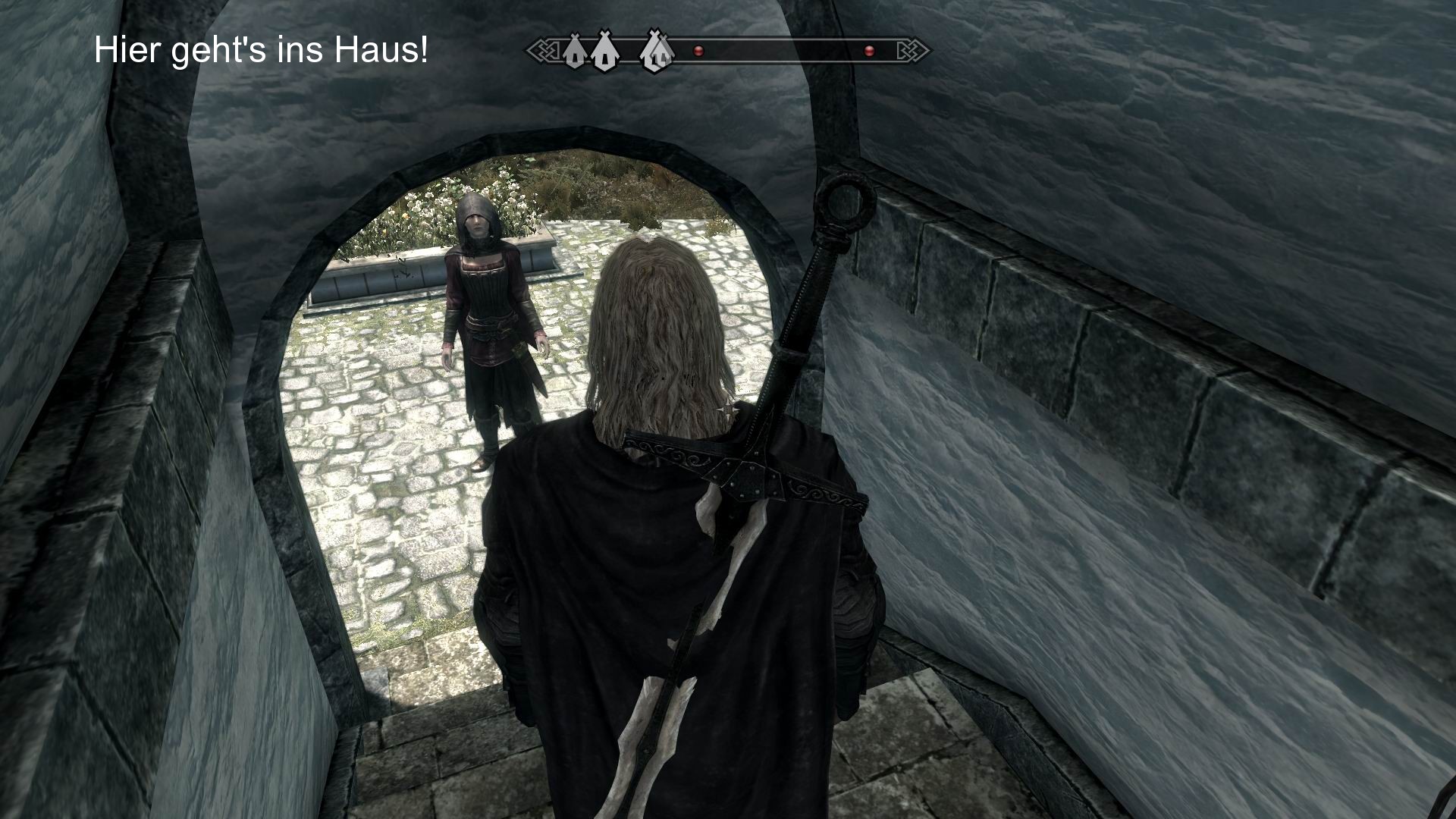The image size is (1456, 819).
Task: Click the left knotwork end of the compass bar
Action: [x=544, y=52]
